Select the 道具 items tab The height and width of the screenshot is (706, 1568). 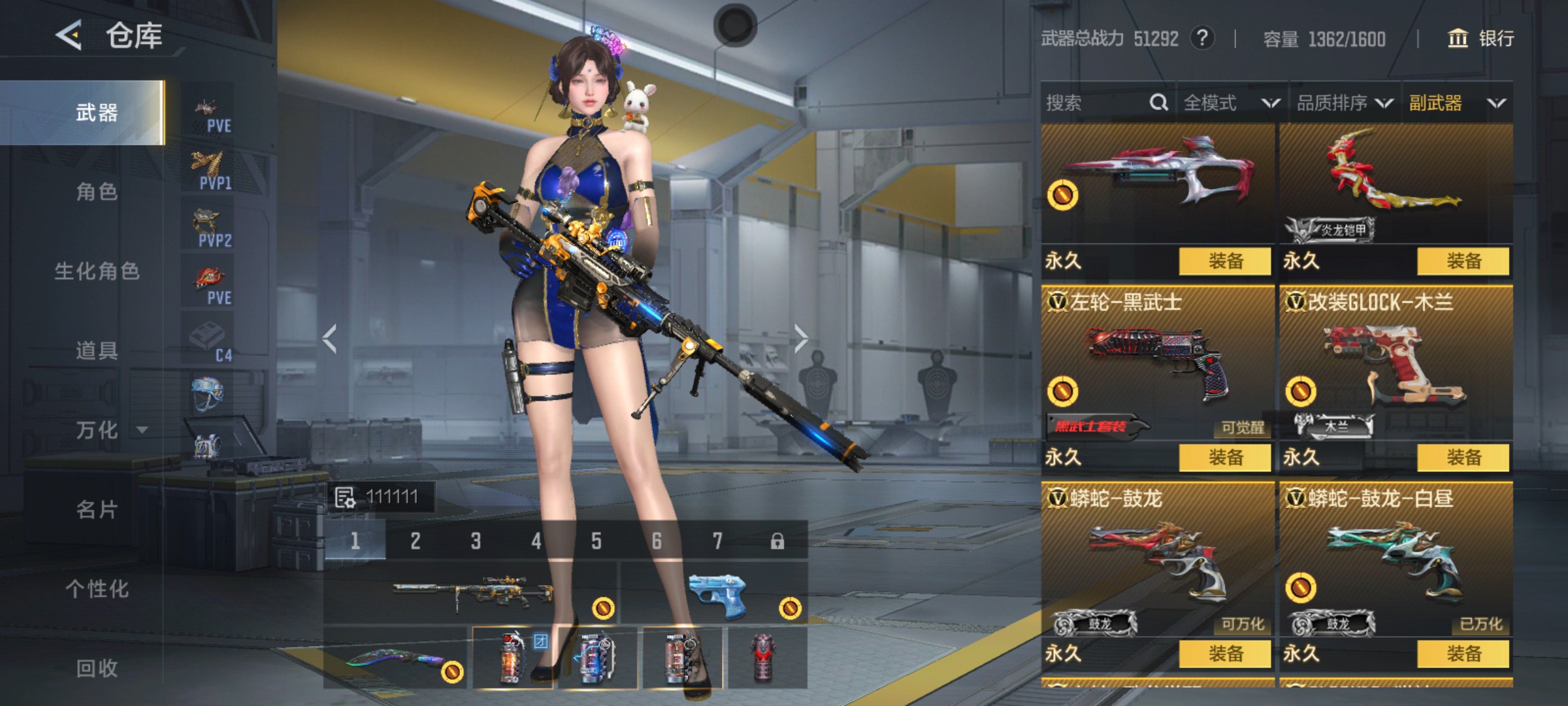(x=97, y=351)
